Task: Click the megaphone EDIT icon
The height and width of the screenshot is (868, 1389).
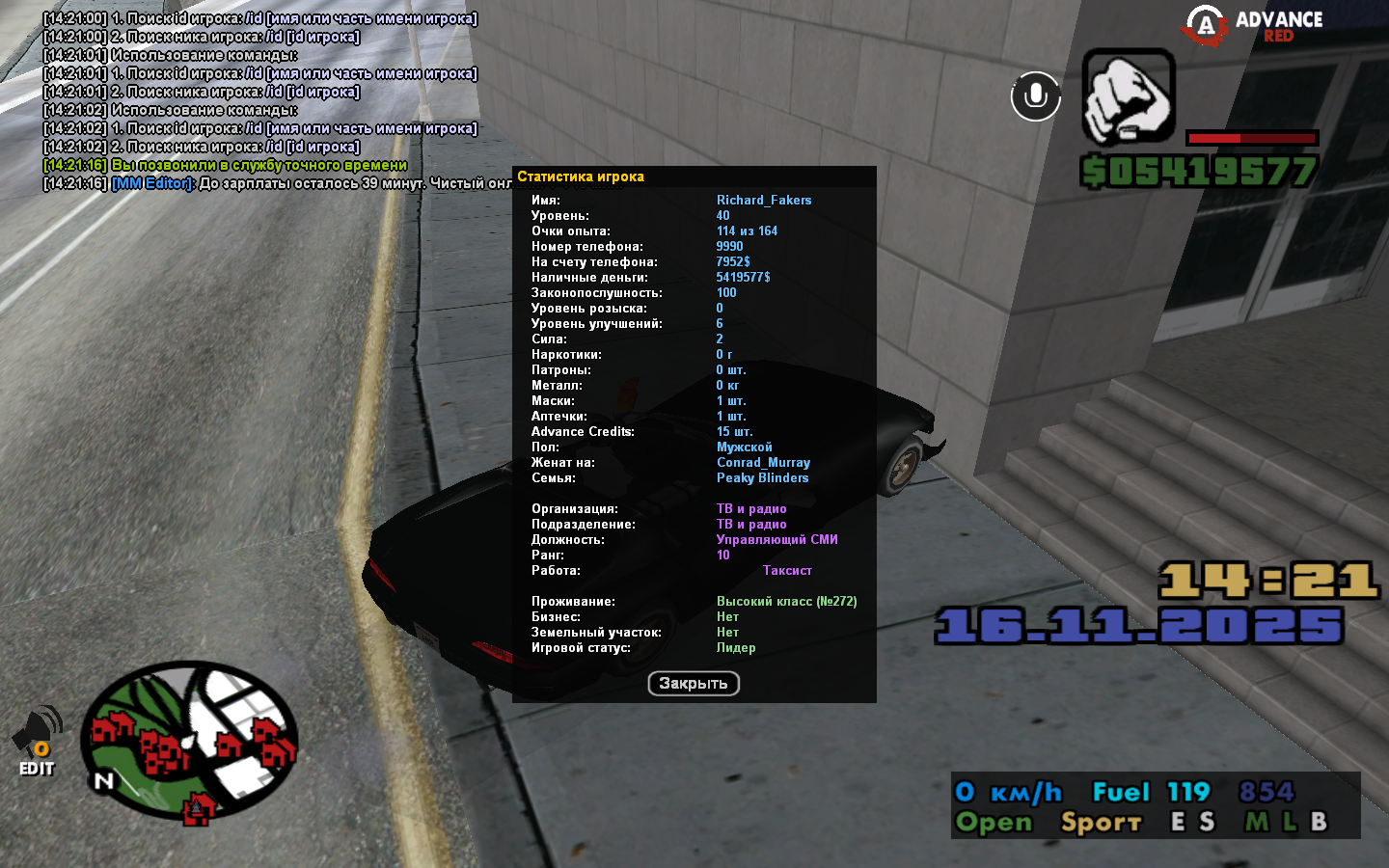Action: [37, 741]
